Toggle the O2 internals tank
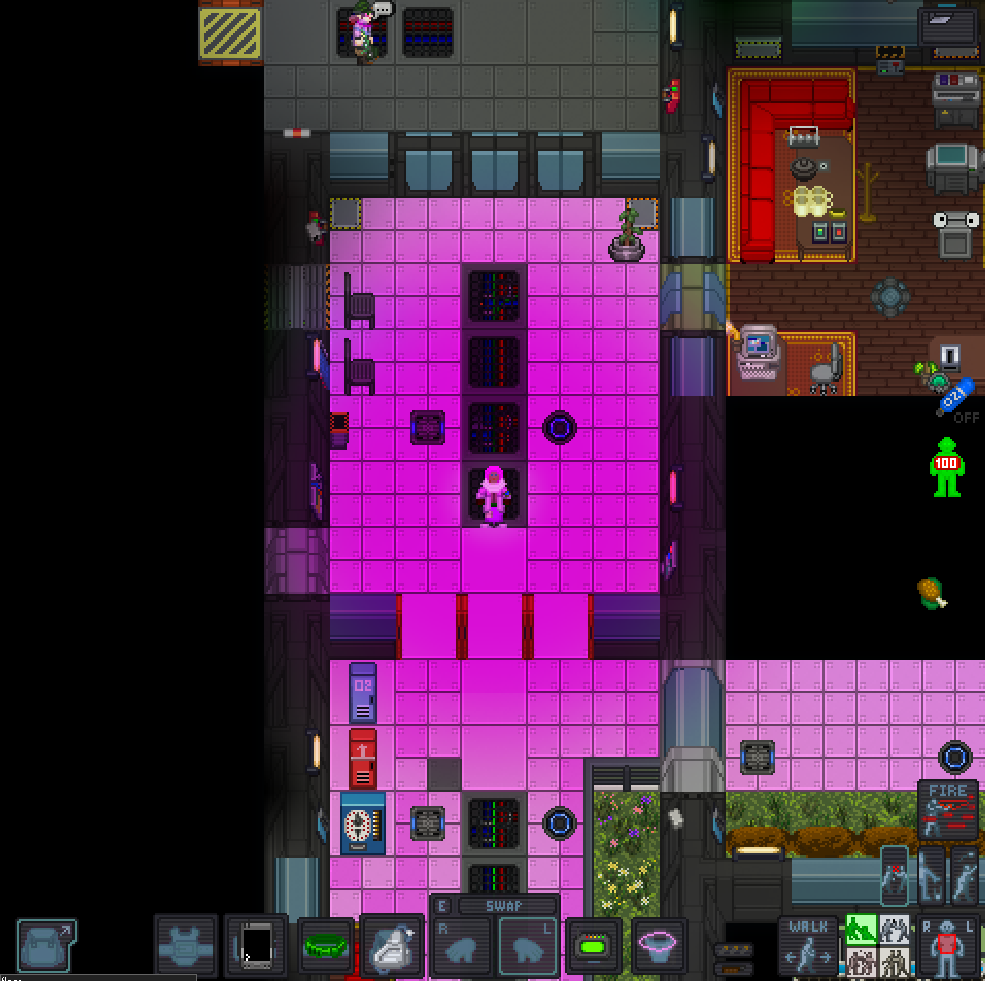Image resolution: width=985 pixels, height=981 pixels. 954,396
